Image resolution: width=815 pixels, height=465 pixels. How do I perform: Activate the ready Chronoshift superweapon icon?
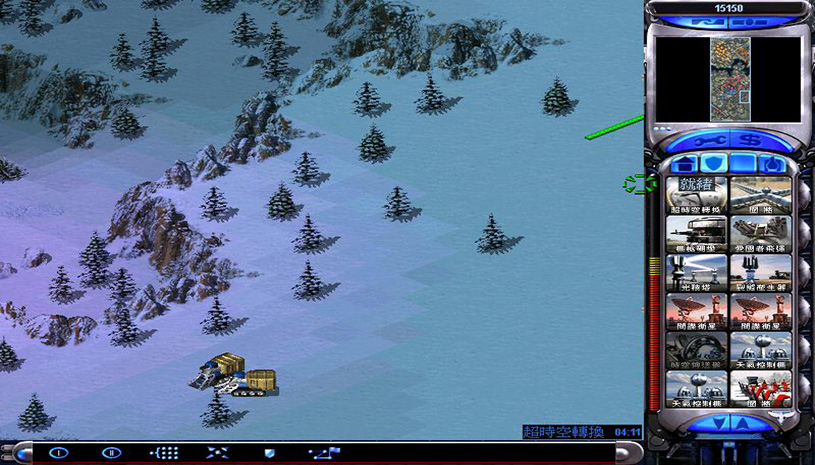click(x=698, y=195)
